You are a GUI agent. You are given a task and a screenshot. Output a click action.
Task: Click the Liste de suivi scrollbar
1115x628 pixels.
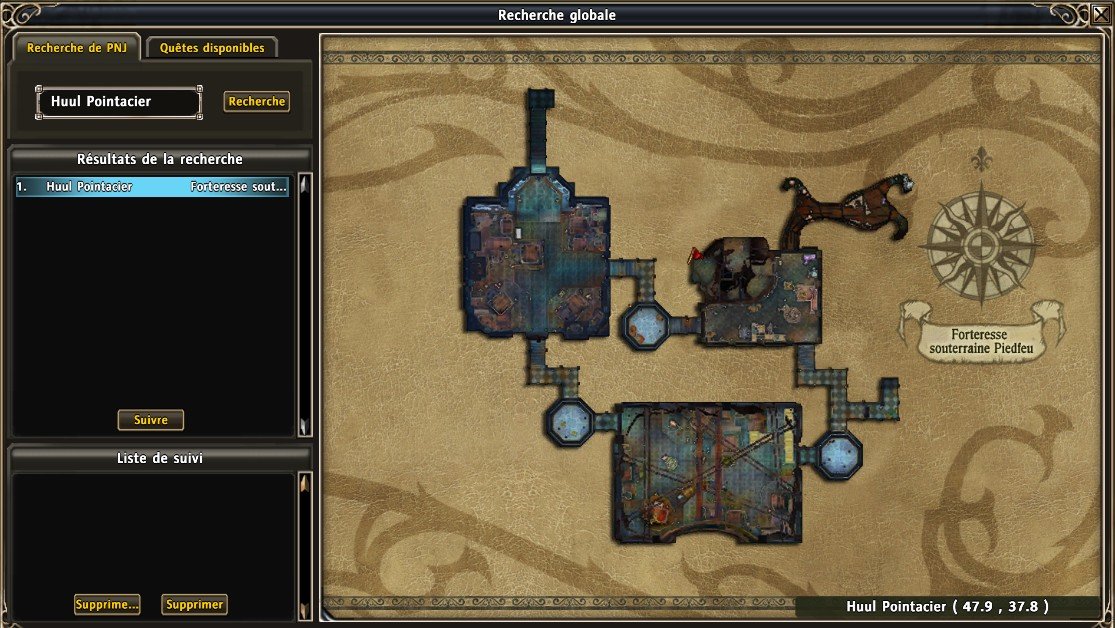click(305, 540)
